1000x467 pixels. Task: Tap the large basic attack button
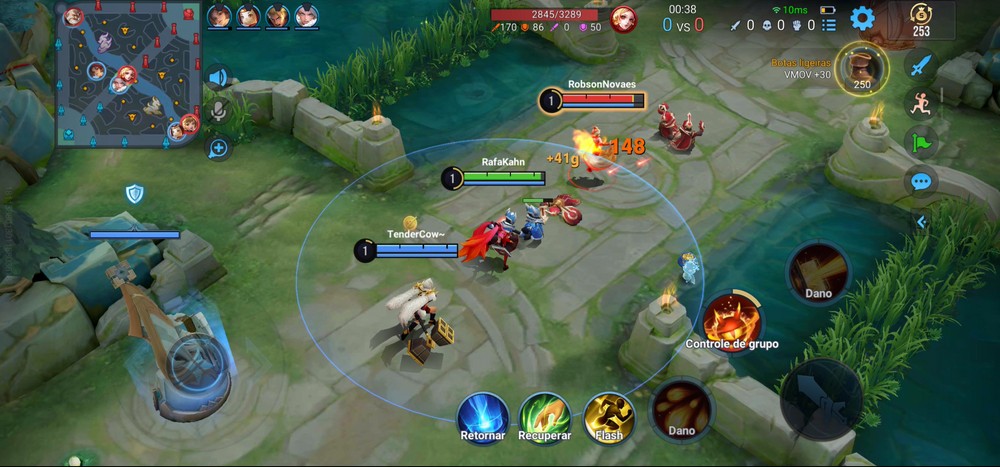tap(821, 400)
